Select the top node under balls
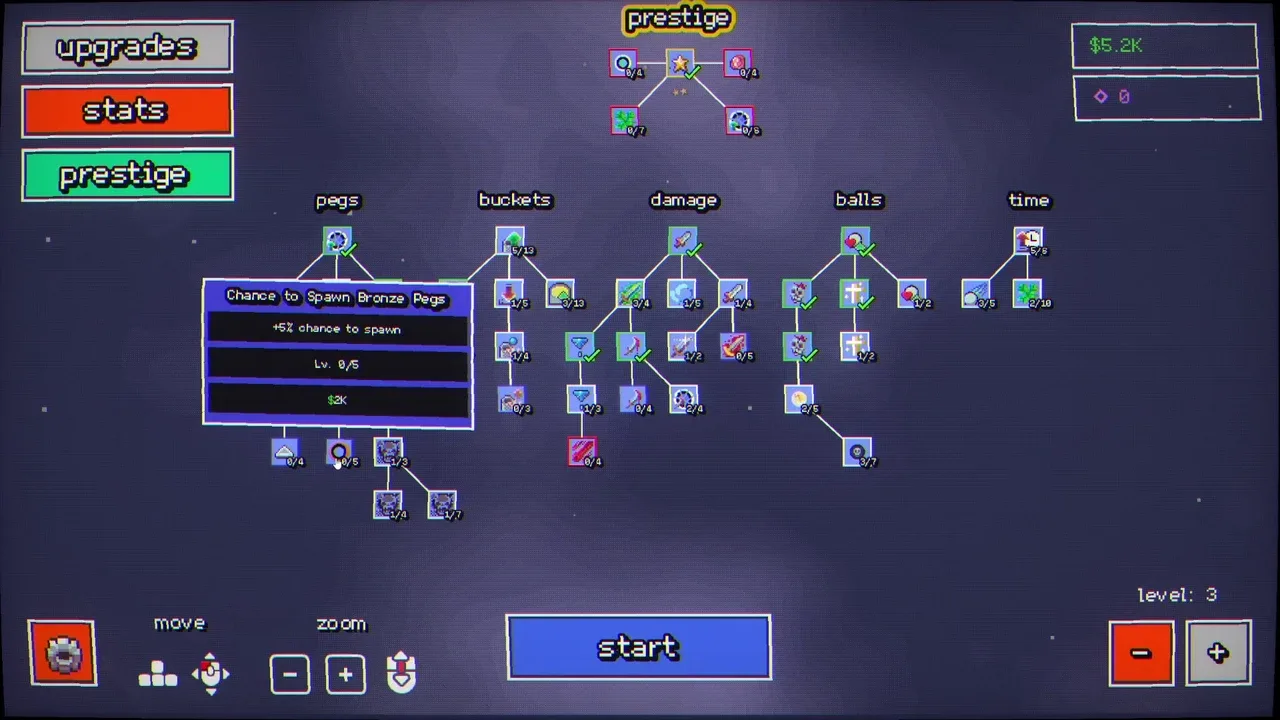The width and height of the screenshot is (1280, 720). pos(854,241)
